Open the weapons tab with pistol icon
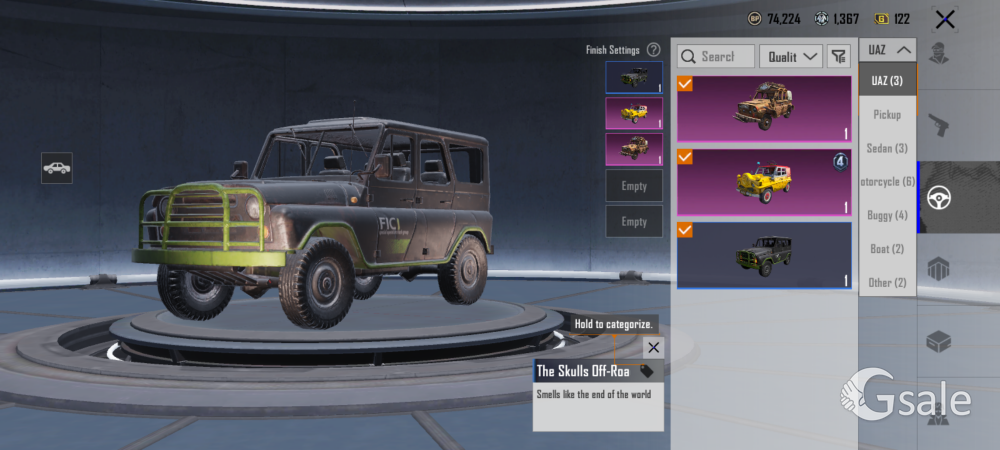 click(x=938, y=126)
